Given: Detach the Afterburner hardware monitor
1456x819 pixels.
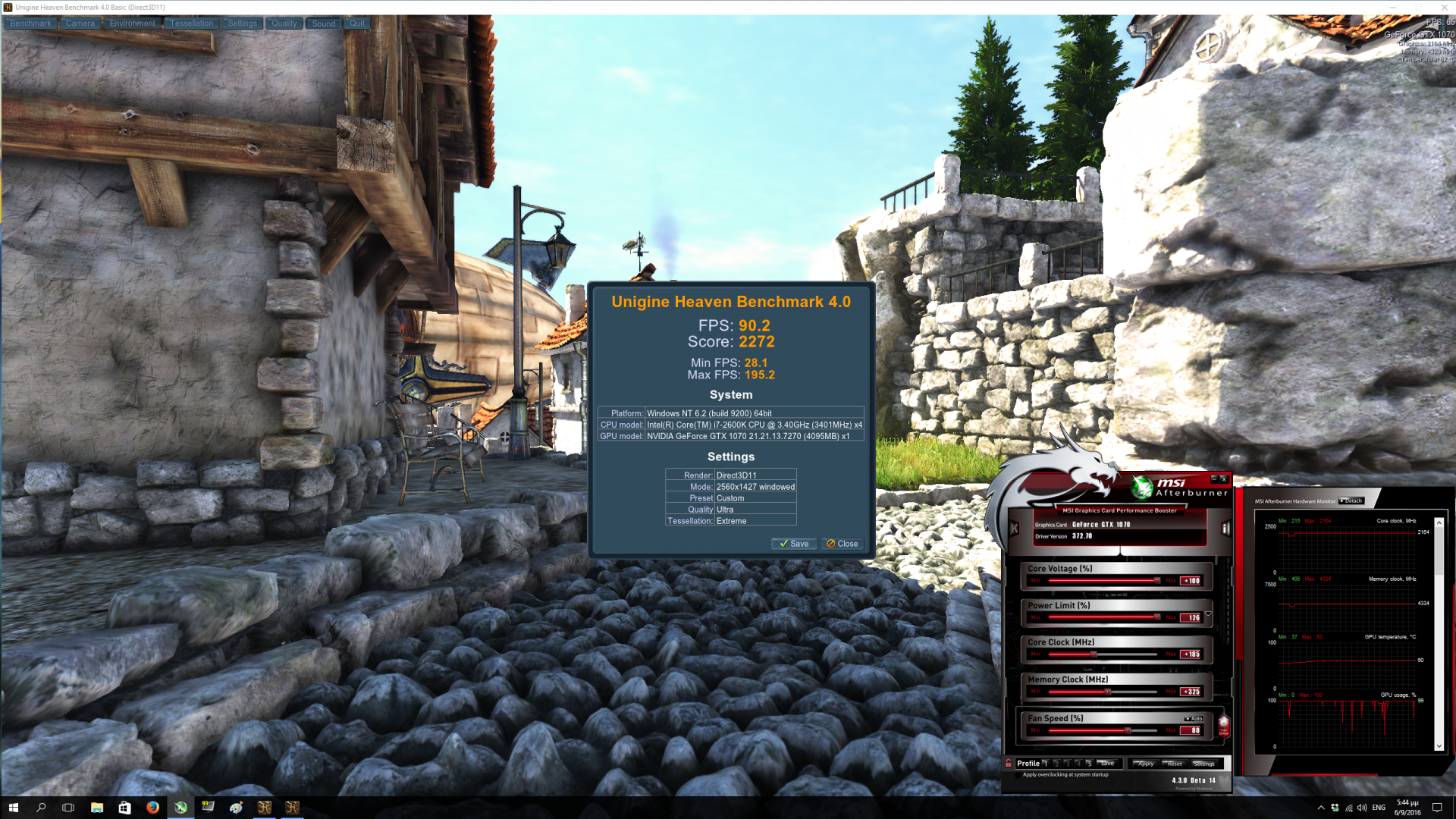Looking at the screenshot, I should coord(1351,500).
